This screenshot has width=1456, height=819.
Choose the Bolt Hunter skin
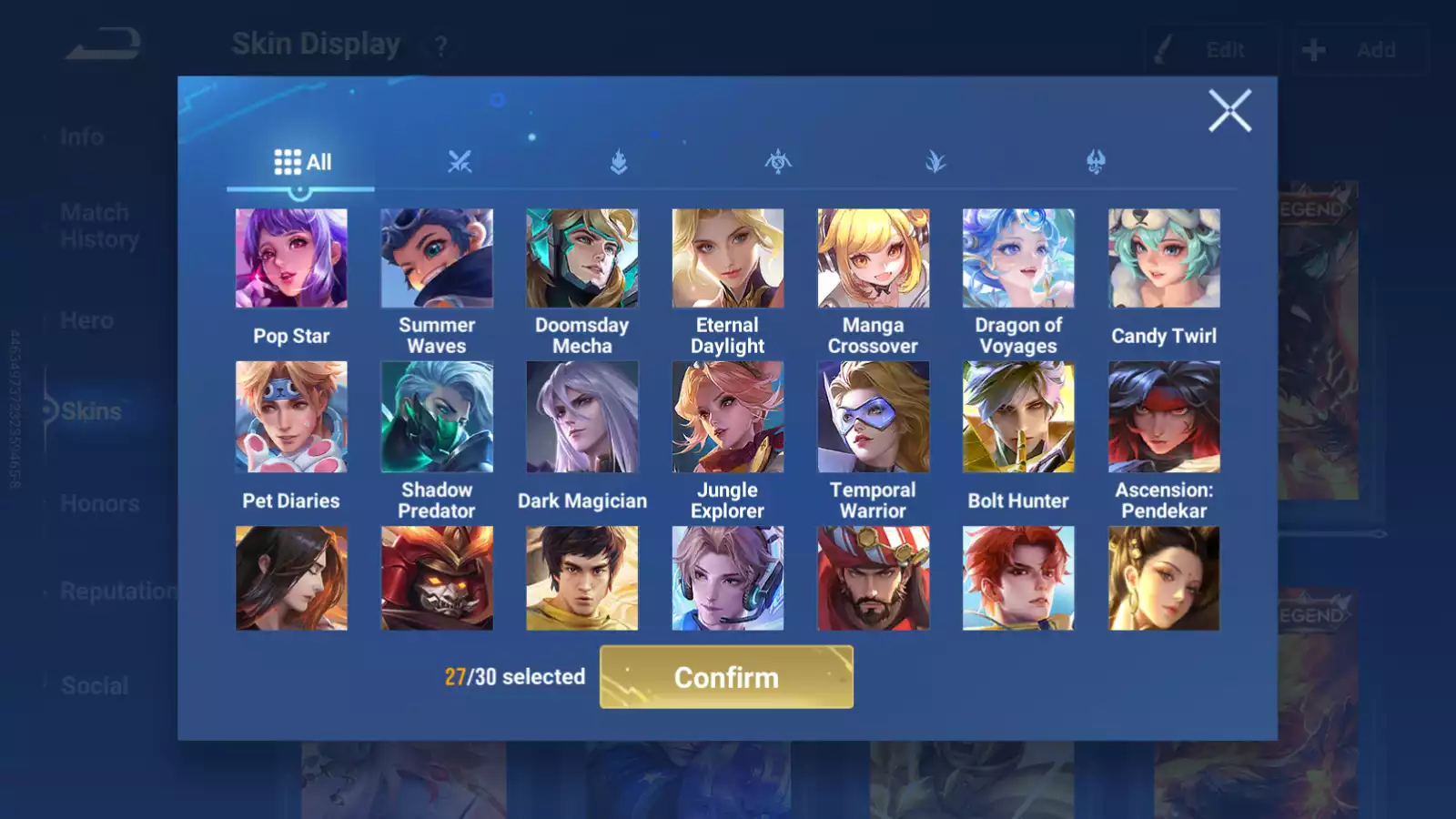[1018, 417]
